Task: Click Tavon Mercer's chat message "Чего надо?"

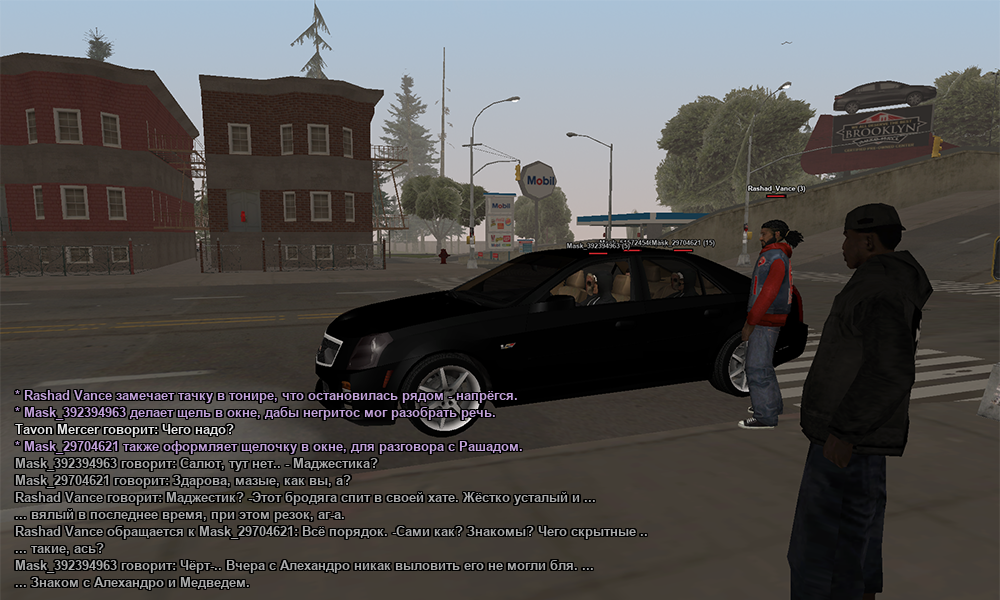Action: [x=124, y=429]
